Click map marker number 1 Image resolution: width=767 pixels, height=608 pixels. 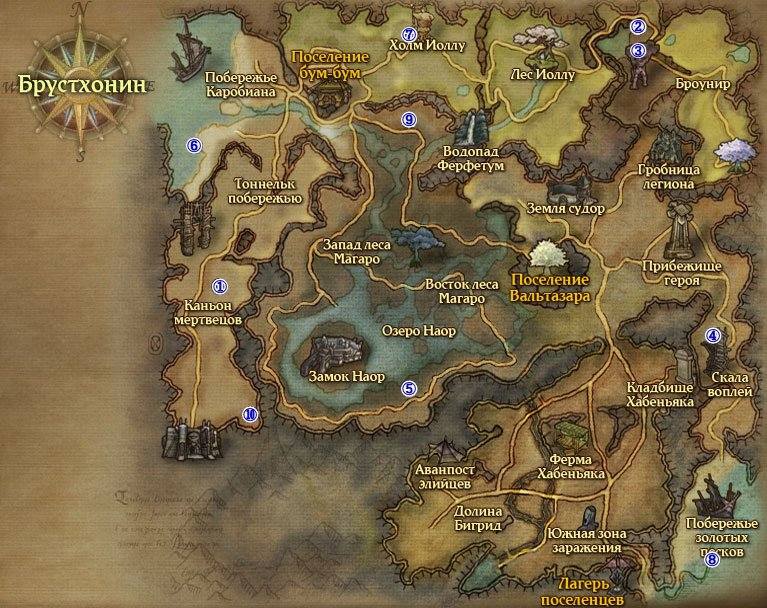tap(220, 287)
